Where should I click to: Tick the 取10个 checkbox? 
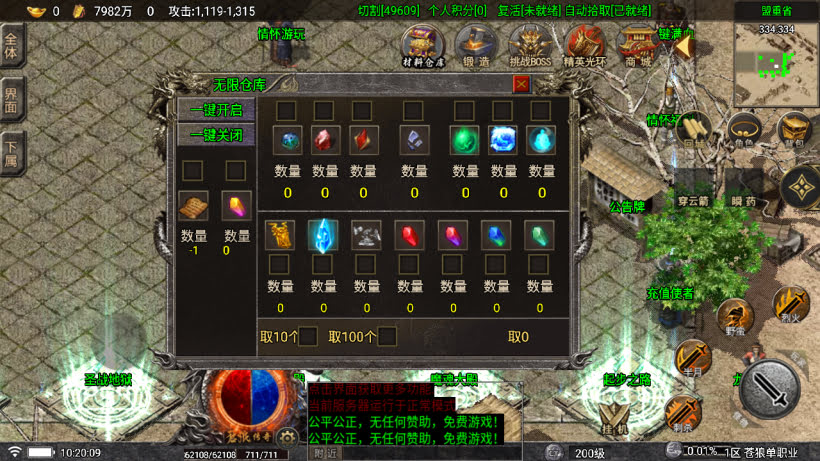pyautogui.click(x=308, y=337)
